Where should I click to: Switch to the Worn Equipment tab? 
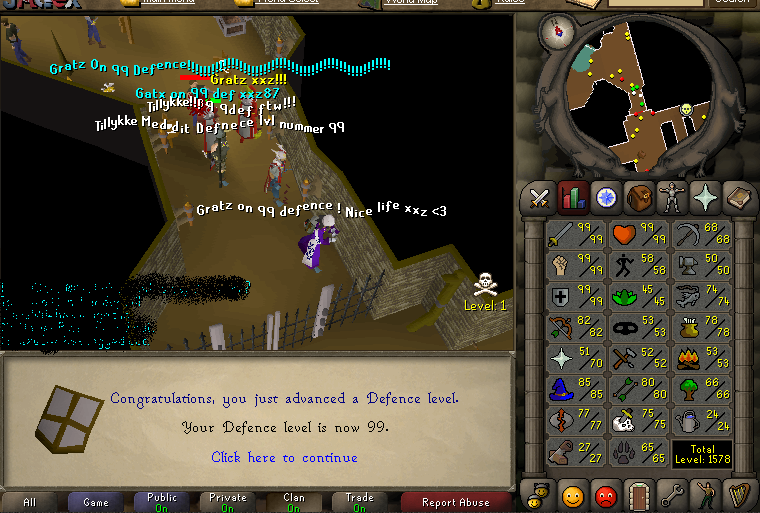click(x=672, y=198)
